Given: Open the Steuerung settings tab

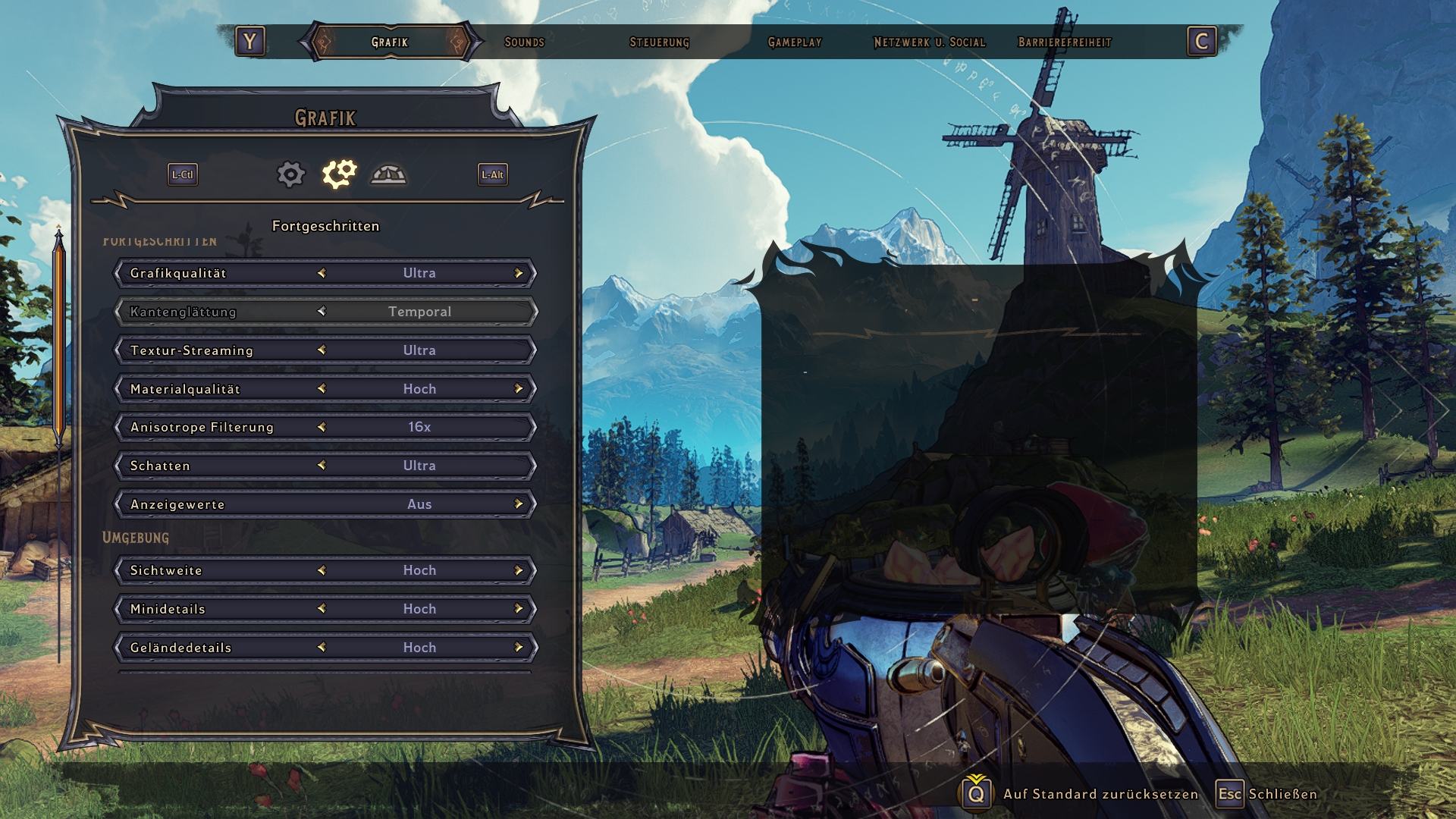Looking at the screenshot, I should (659, 42).
